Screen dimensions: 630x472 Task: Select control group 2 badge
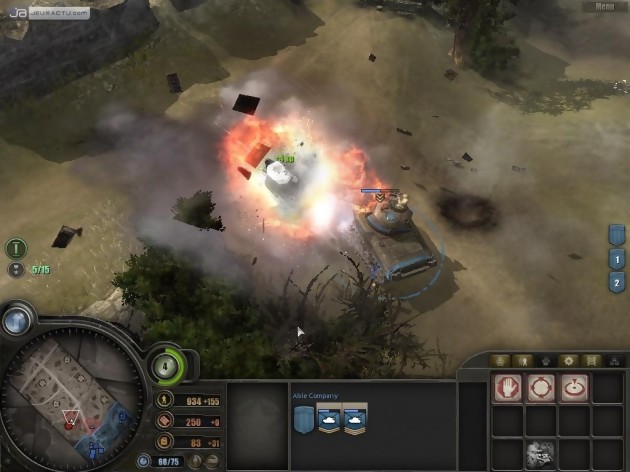point(617,282)
